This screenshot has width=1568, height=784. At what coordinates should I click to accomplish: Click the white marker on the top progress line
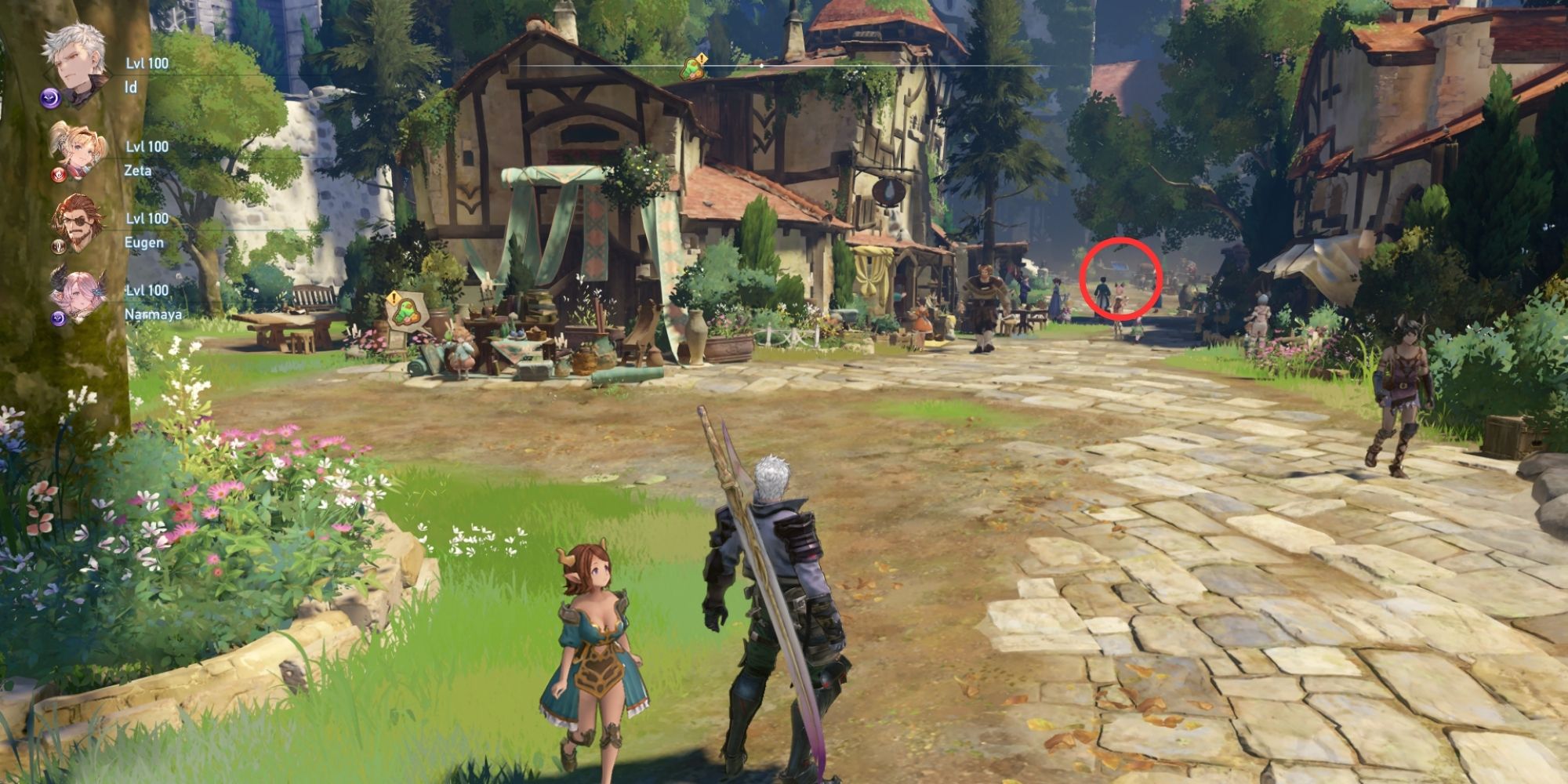(761, 66)
